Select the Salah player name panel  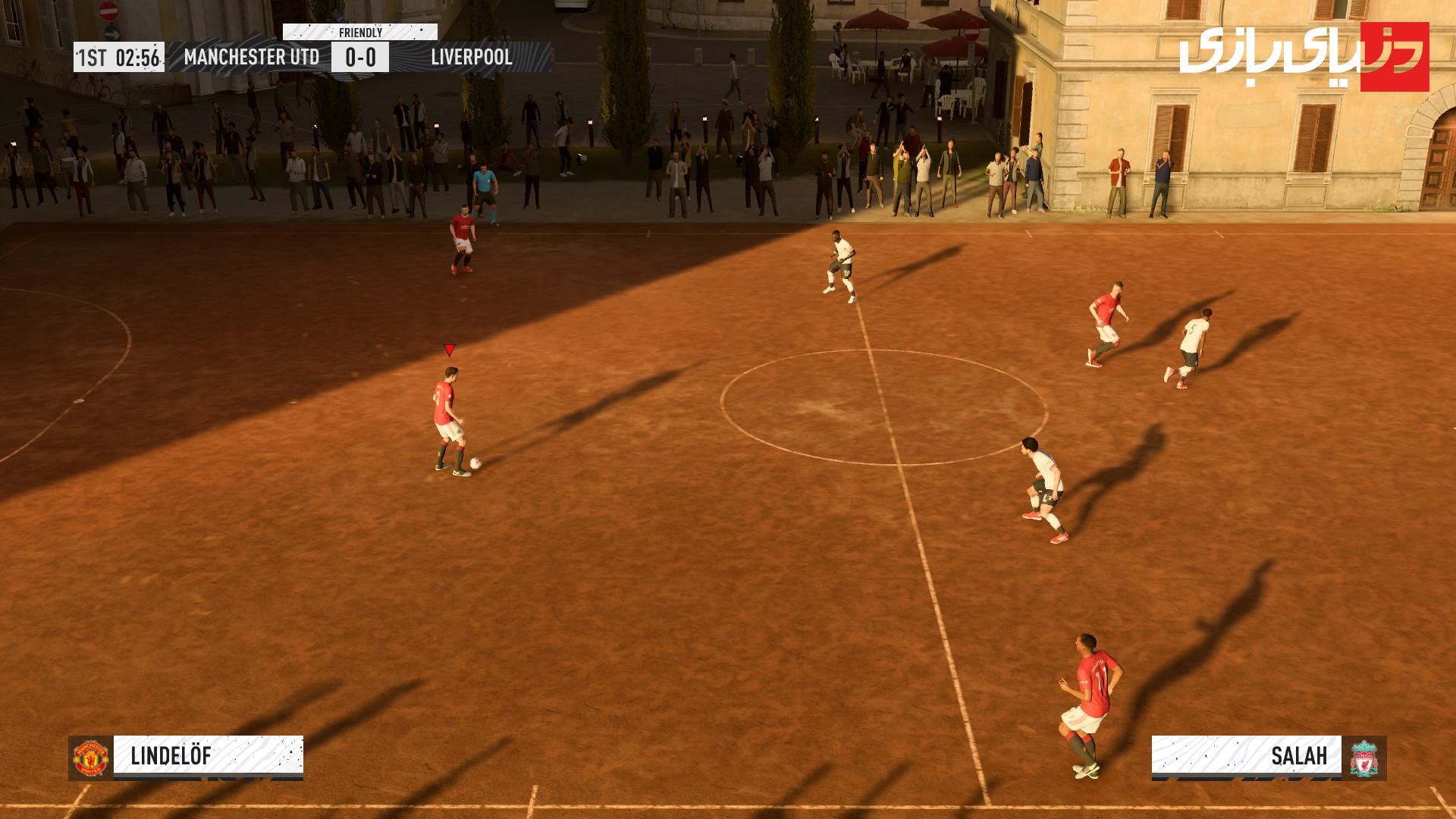point(1246,756)
